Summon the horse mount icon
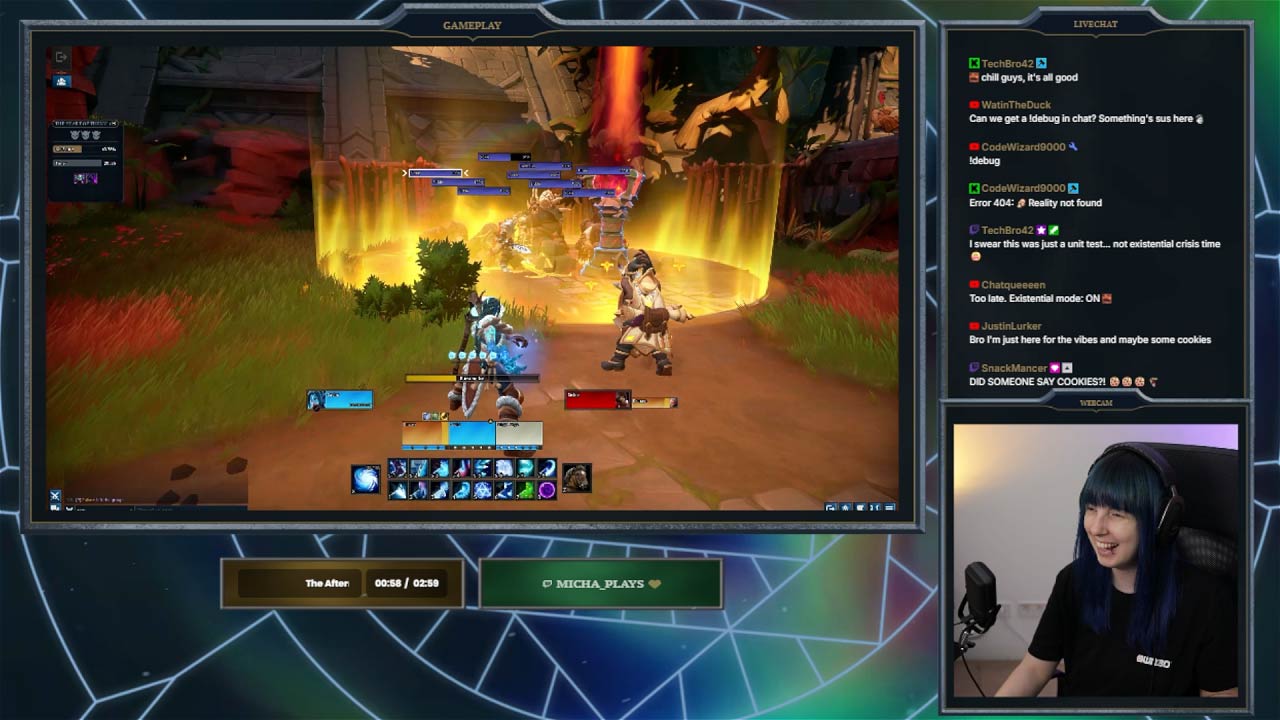 pos(576,478)
